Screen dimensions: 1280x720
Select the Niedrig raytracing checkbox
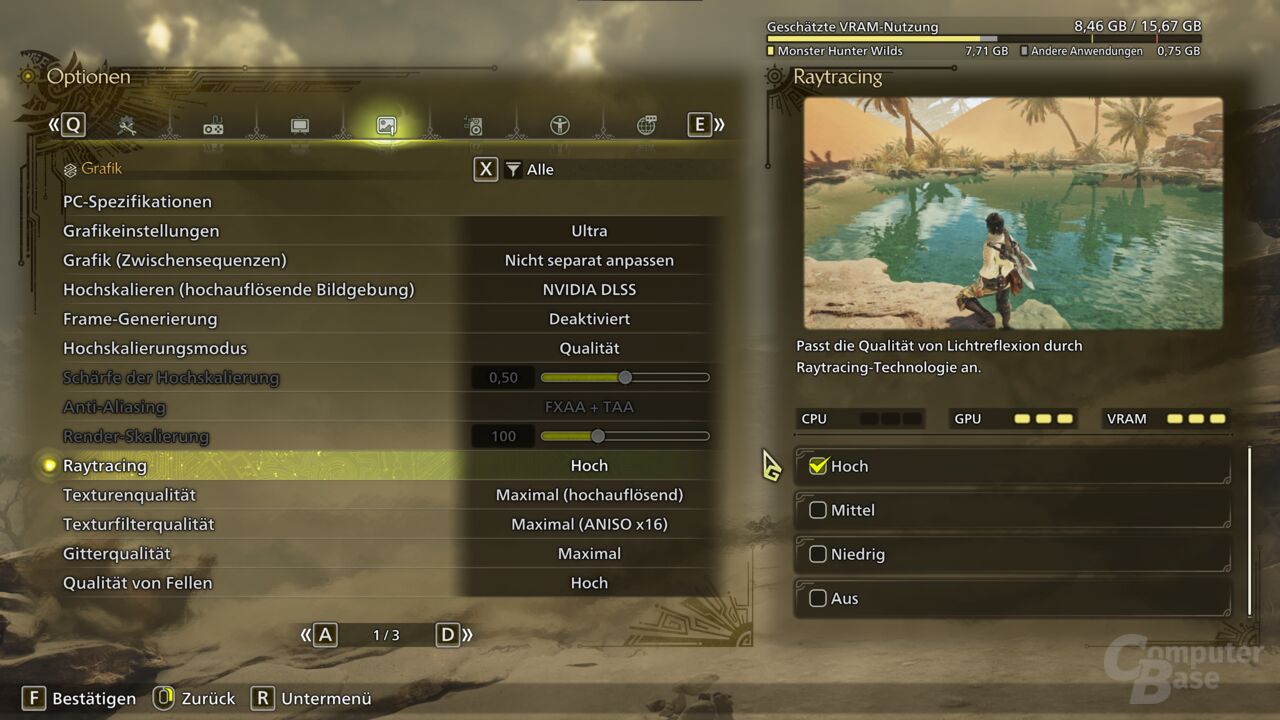[818, 554]
